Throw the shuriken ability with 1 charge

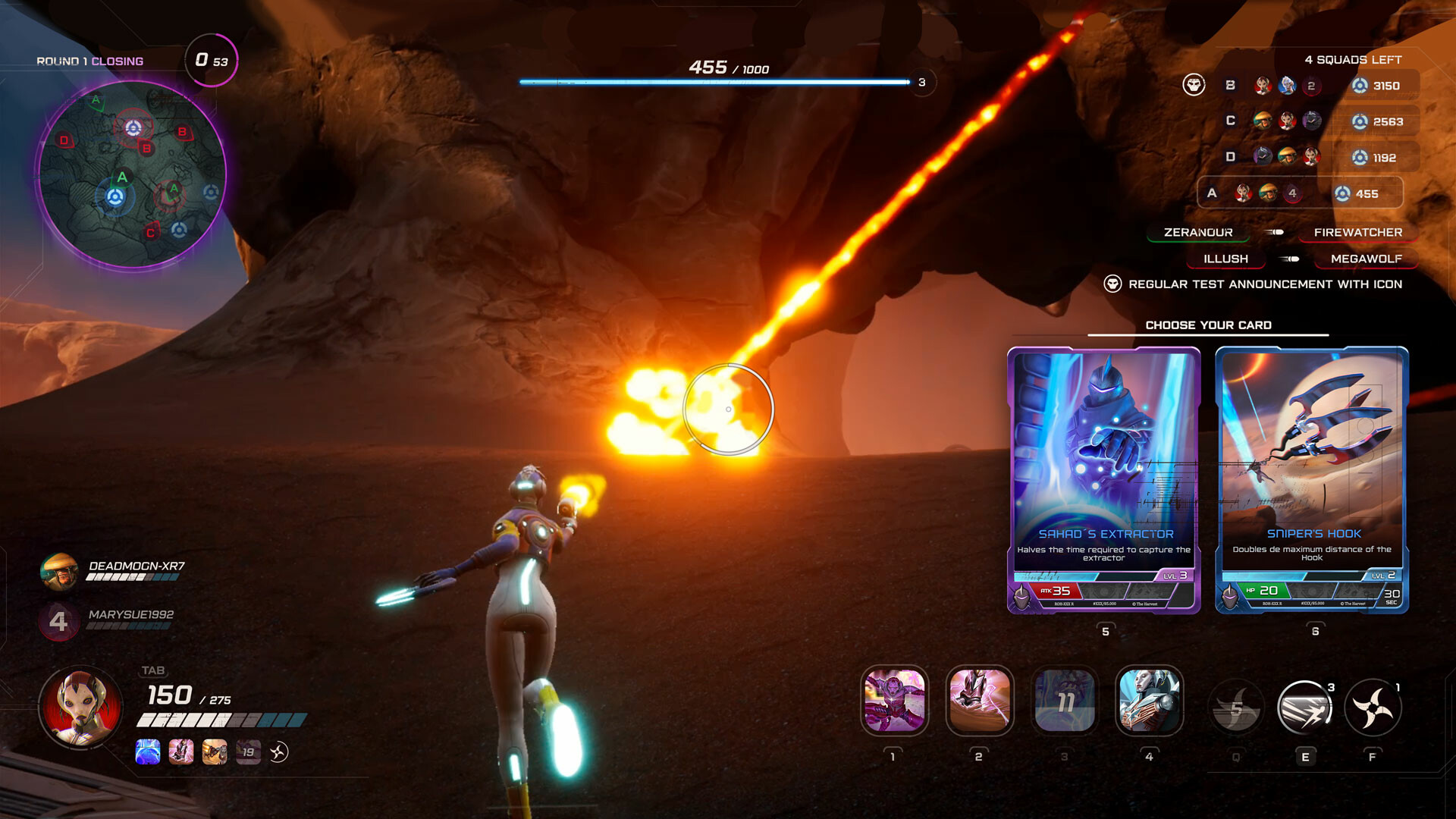tap(1373, 708)
